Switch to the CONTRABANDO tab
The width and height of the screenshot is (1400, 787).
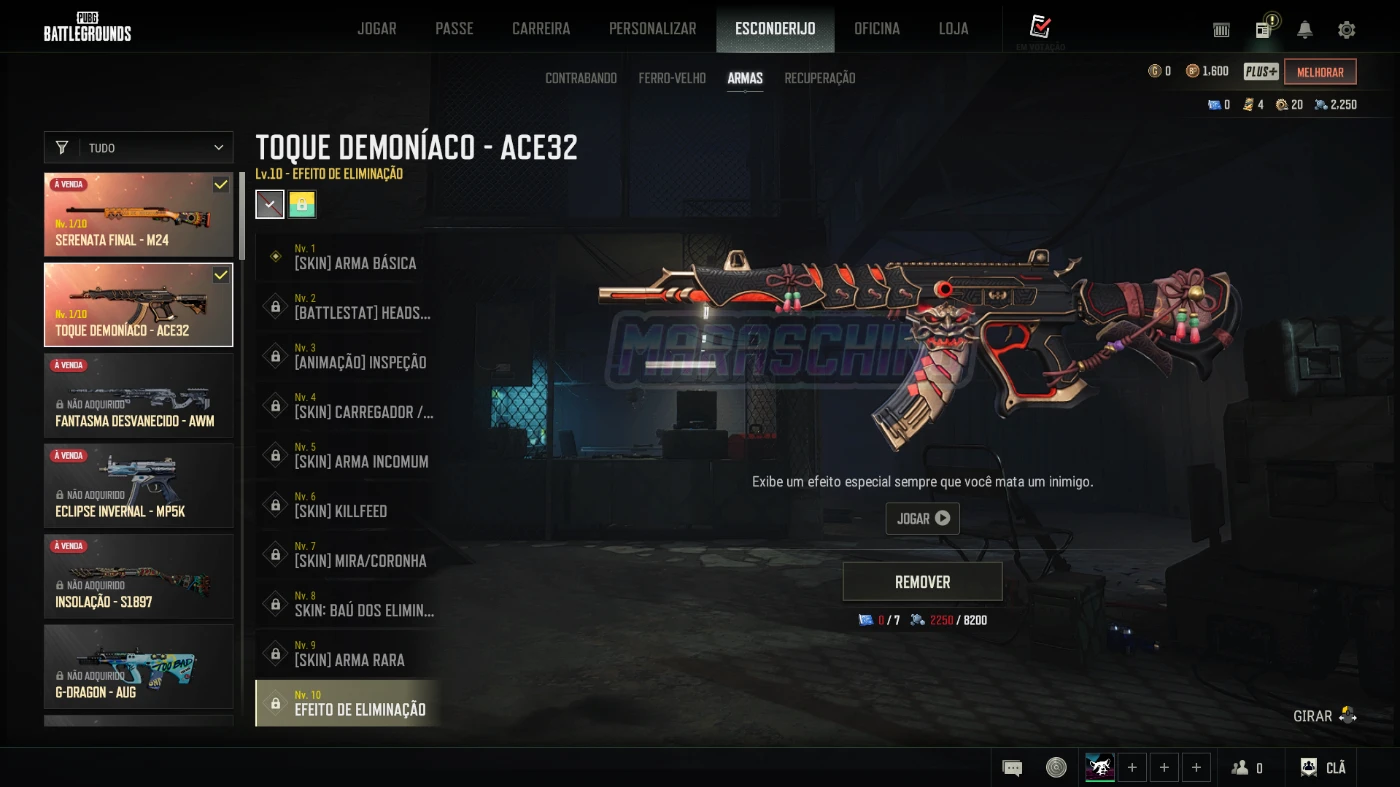pyautogui.click(x=581, y=78)
